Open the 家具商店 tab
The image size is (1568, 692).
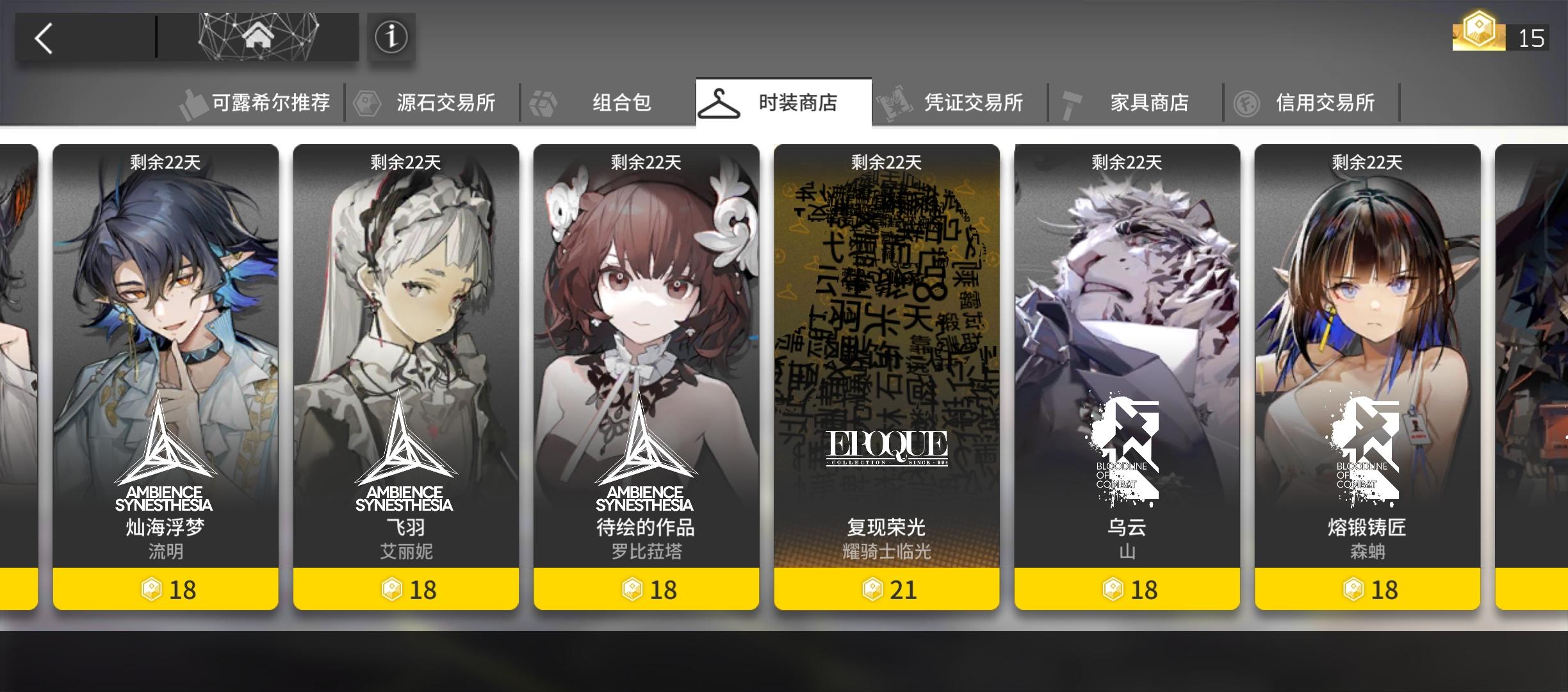click(1148, 101)
